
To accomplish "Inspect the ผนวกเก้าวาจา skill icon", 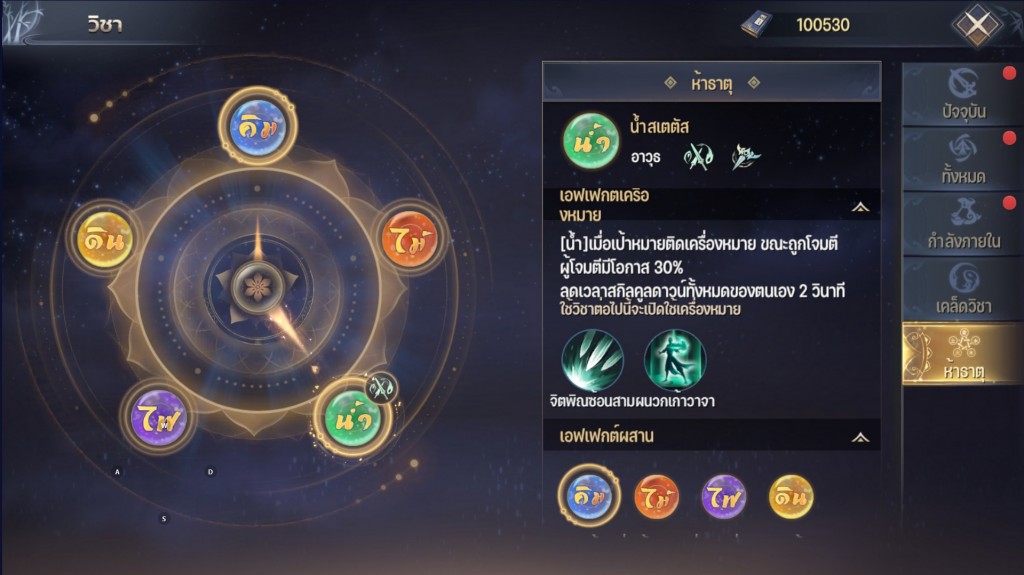I will tap(675, 360).
